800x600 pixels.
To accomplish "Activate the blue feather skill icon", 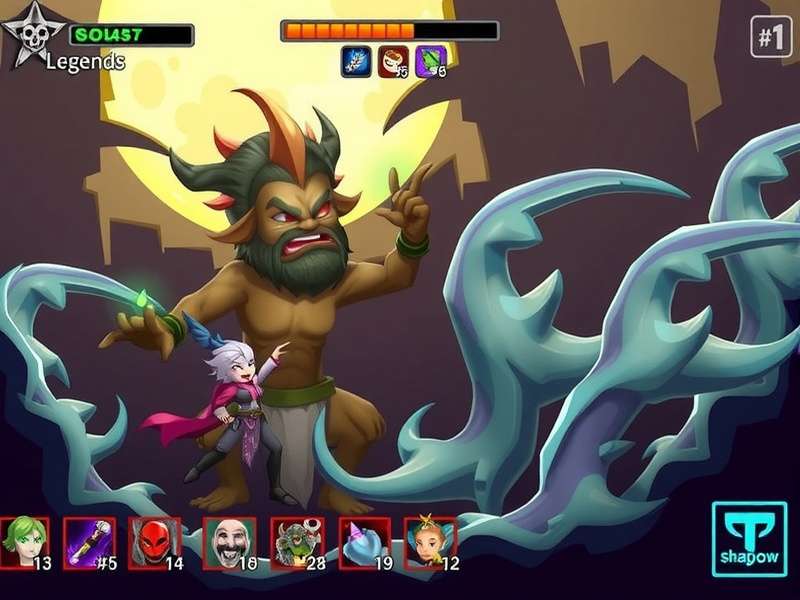I will tap(356, 61).
